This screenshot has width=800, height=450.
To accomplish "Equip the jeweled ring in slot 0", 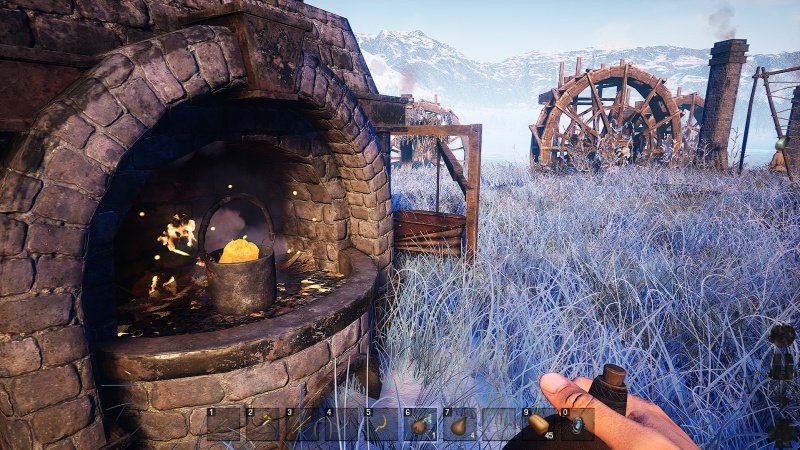I will 577,424.
